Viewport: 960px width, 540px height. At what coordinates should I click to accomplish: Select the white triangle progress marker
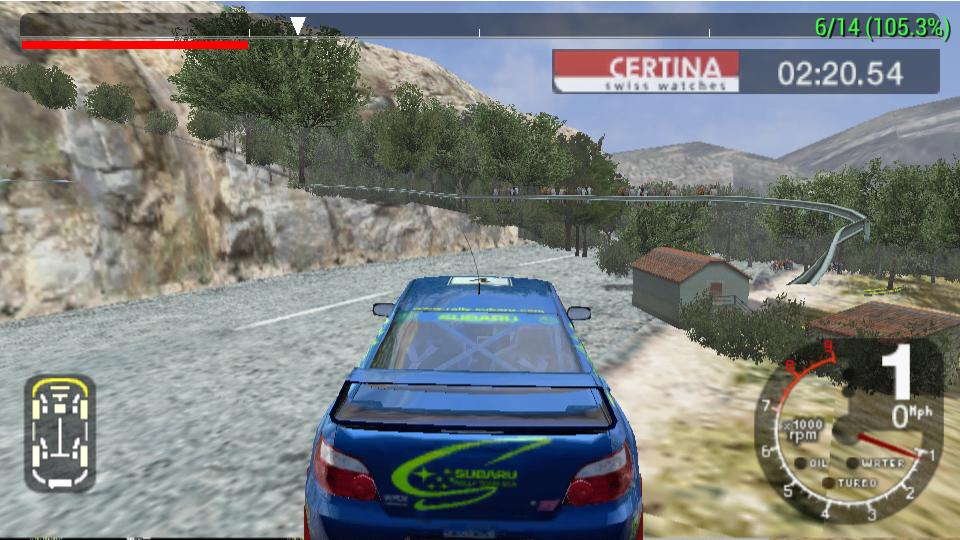(297, 25)
